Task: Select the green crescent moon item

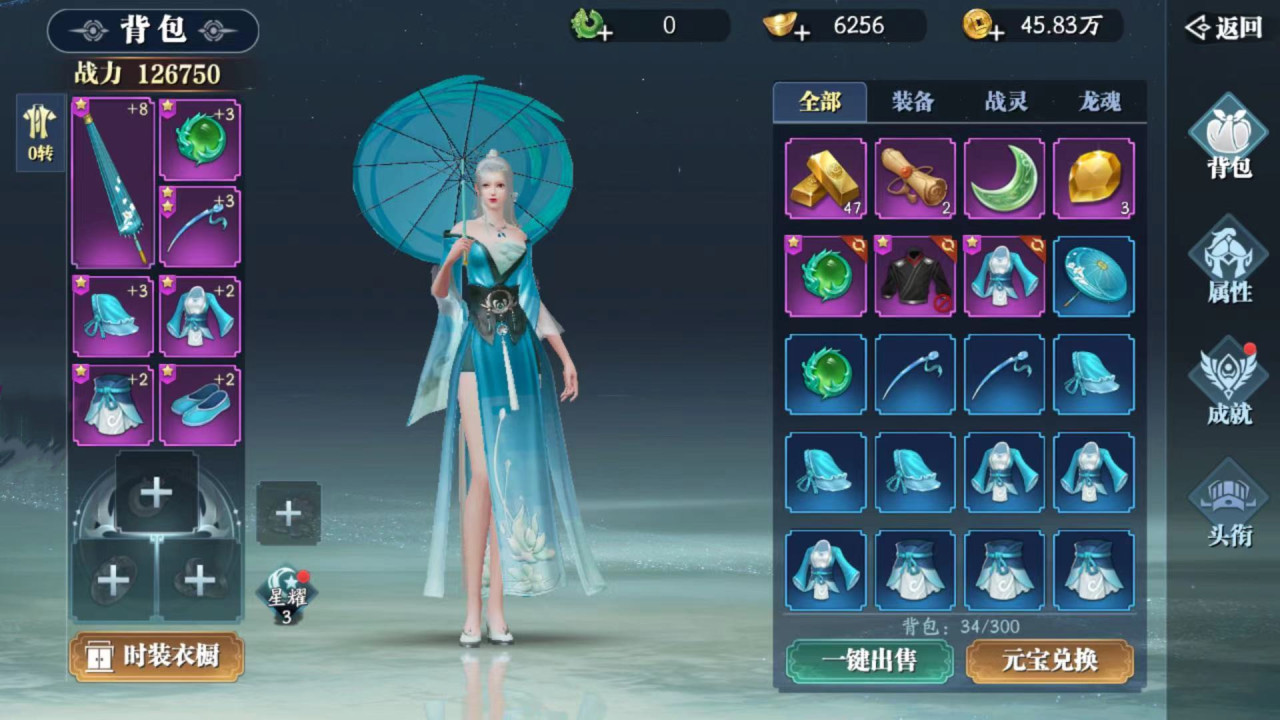Action: 1004,179
